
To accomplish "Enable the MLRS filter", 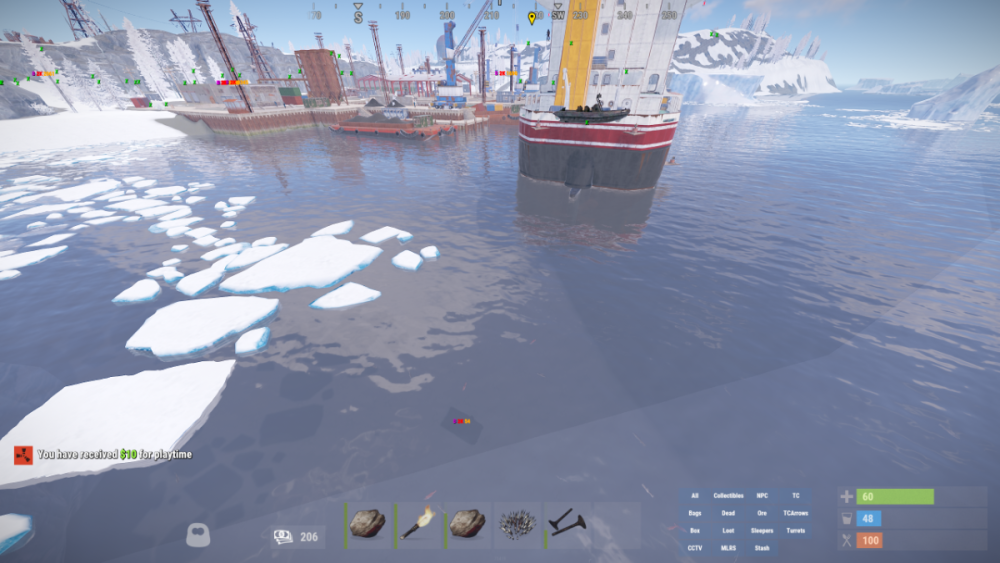I will click(x=729, y=548).
